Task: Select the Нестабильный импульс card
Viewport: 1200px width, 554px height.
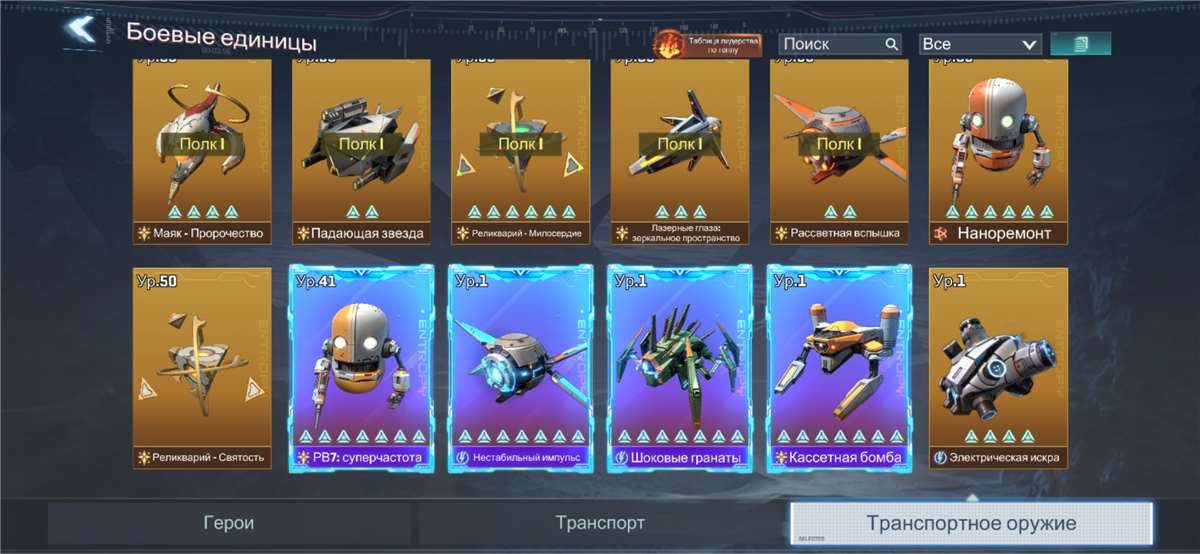Action: click(x=520, y=368)
